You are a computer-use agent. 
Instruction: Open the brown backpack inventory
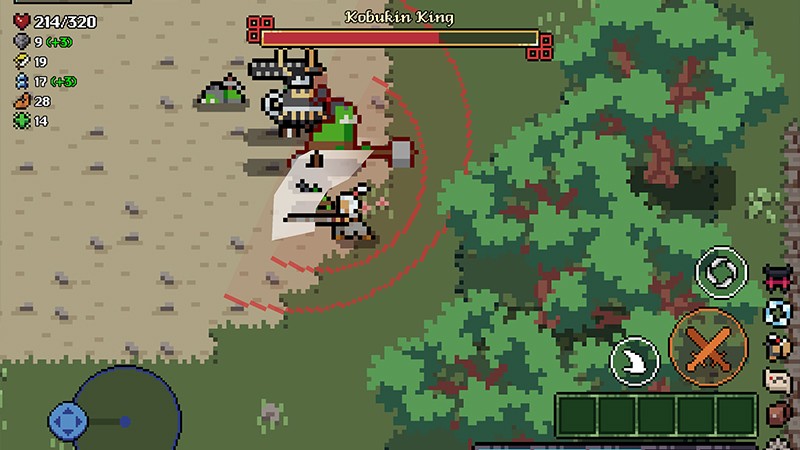pyautogui.click(x=778, y=415)
